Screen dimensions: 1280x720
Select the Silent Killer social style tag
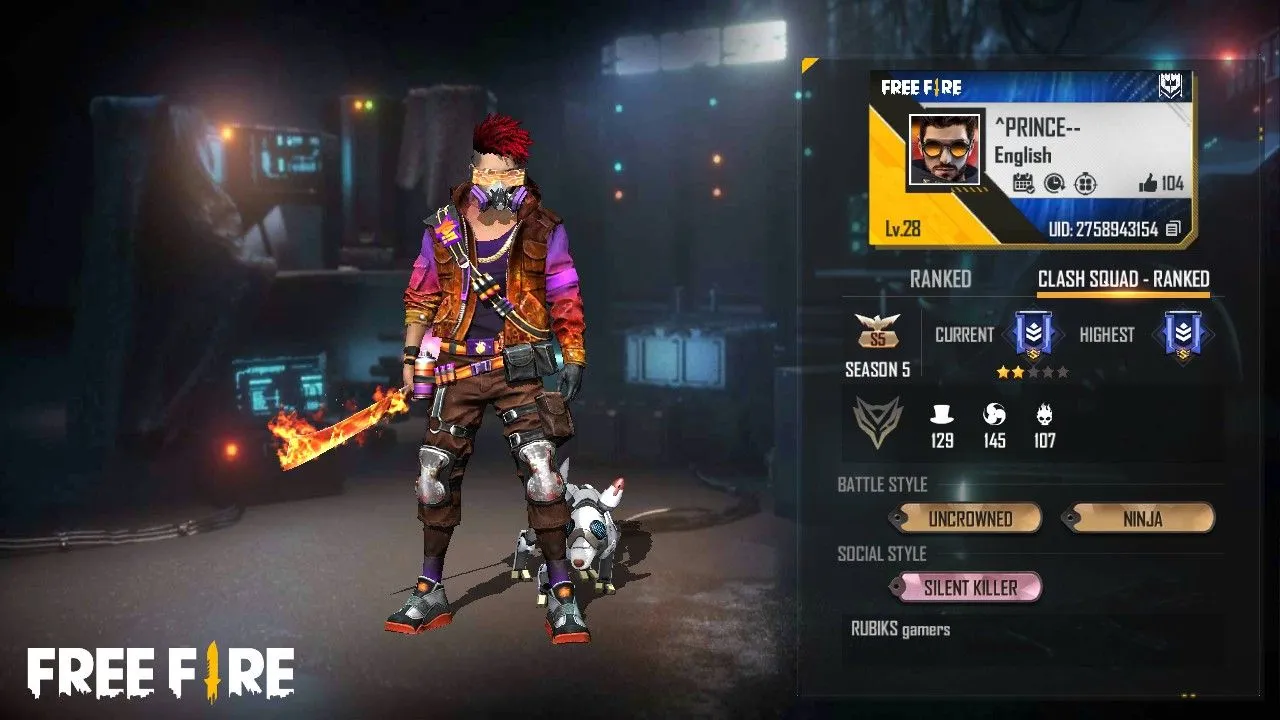tap(969, 587)
